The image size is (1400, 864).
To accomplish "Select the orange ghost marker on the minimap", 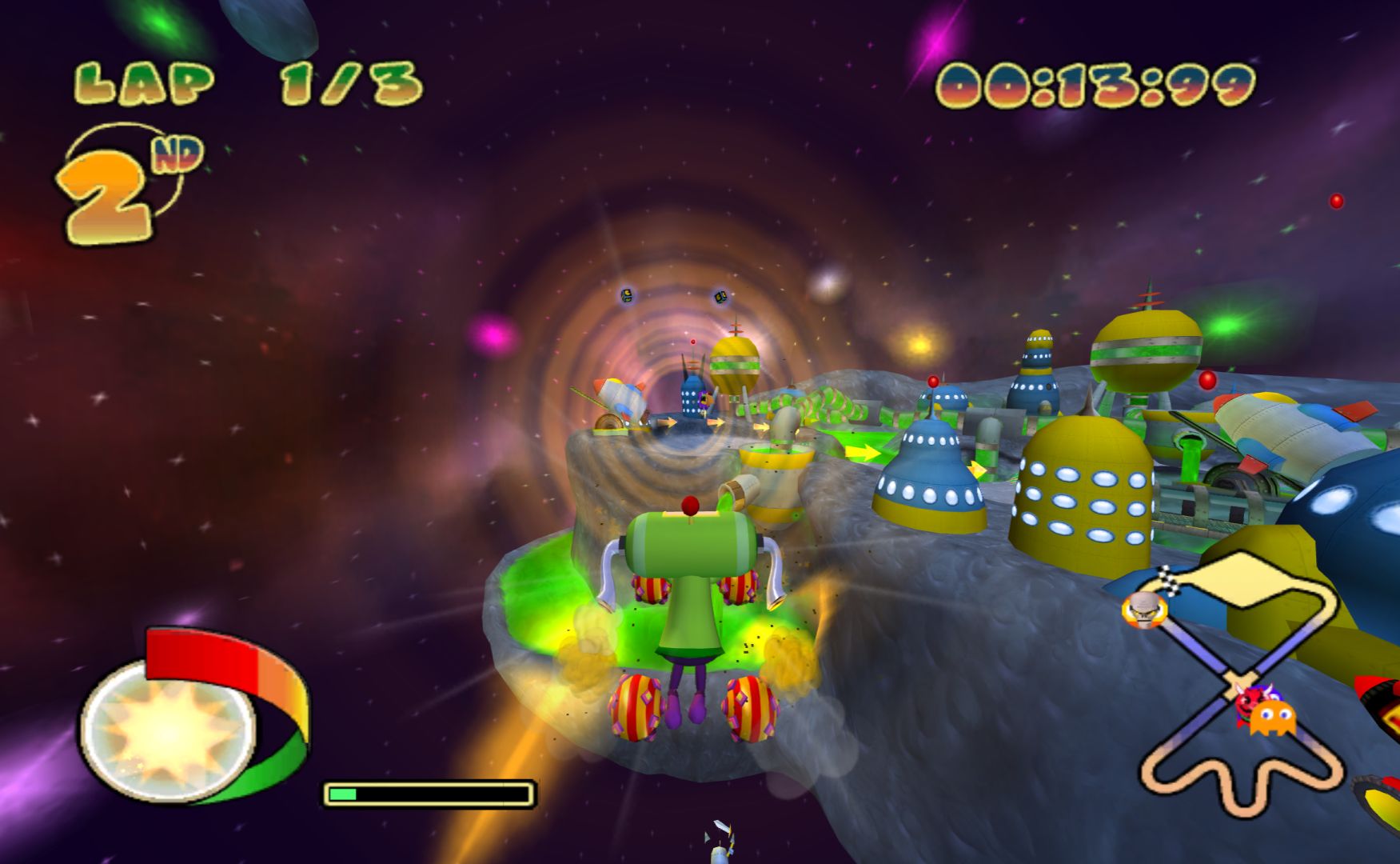I will coord(1272,718).
